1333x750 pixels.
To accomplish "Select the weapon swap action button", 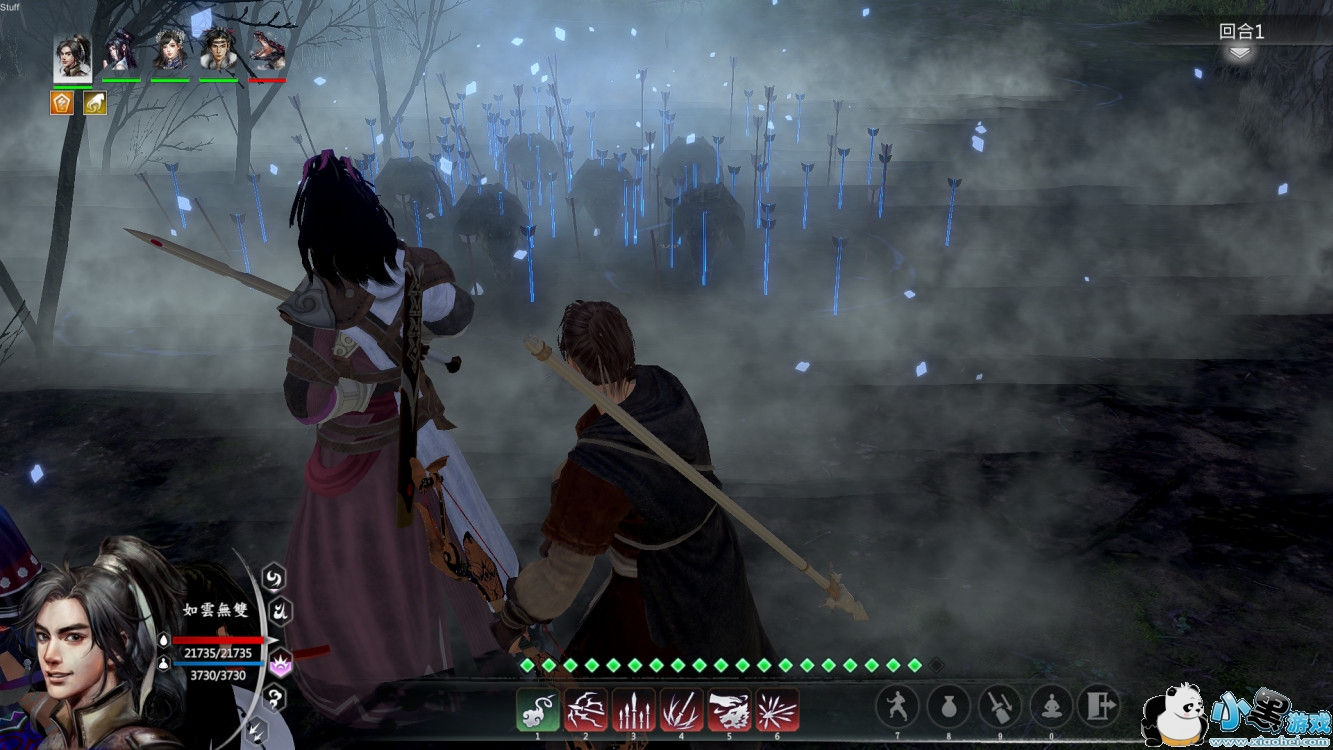I will (x=999, y=706).
